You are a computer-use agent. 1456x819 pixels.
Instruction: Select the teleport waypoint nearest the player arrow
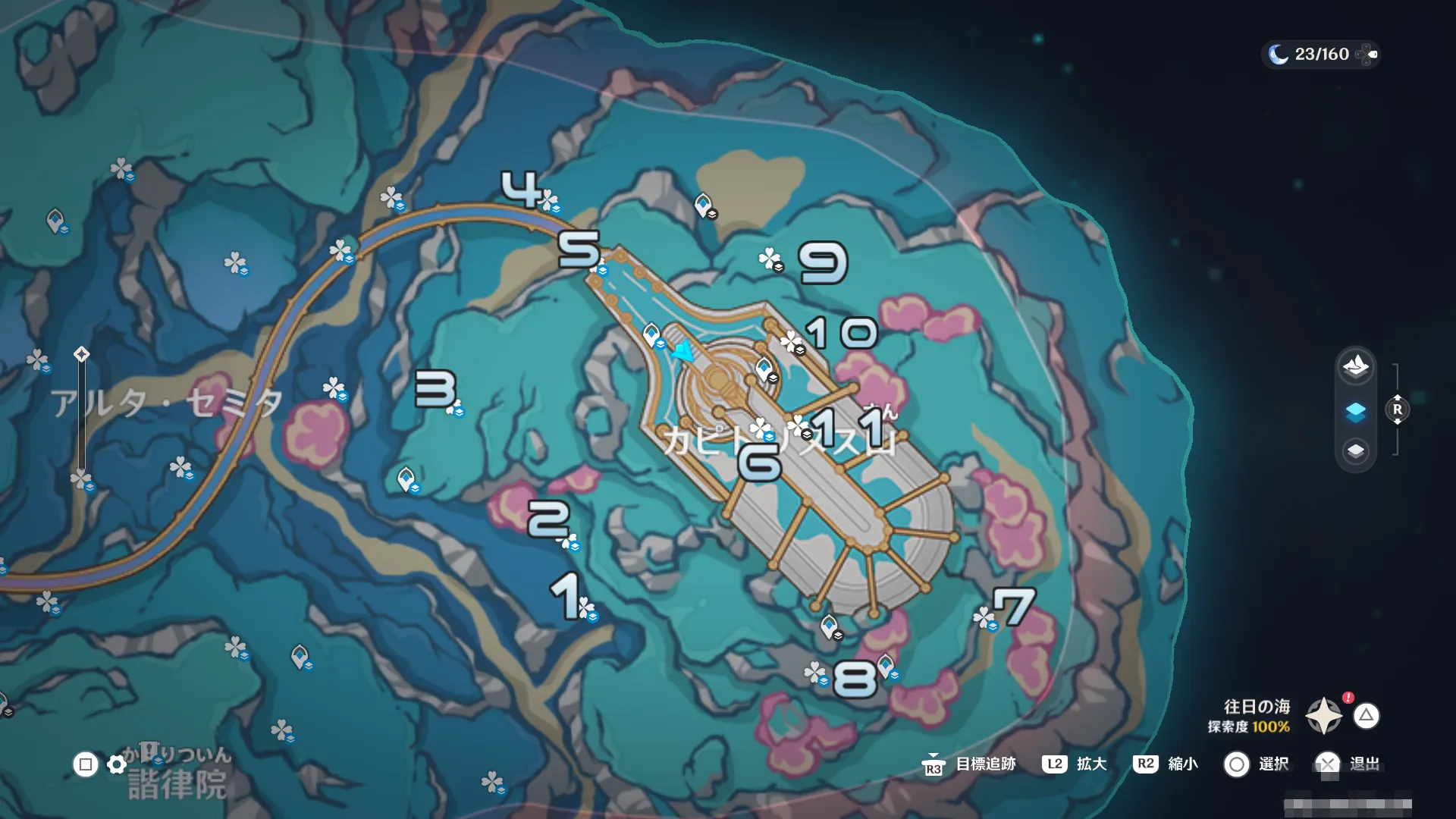[651, 334]
